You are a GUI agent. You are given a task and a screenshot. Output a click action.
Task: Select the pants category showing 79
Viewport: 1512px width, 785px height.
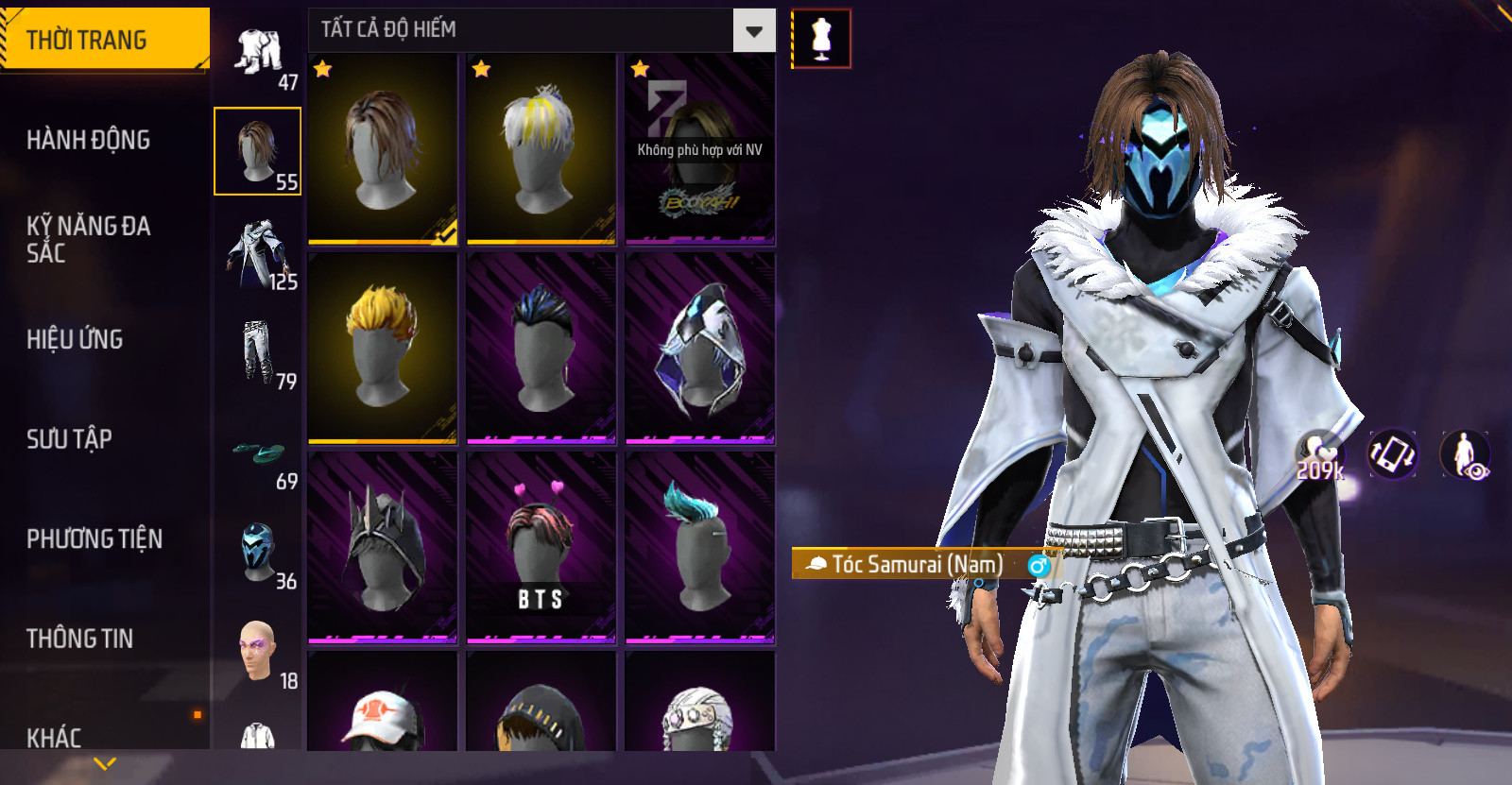pos(259,353)
